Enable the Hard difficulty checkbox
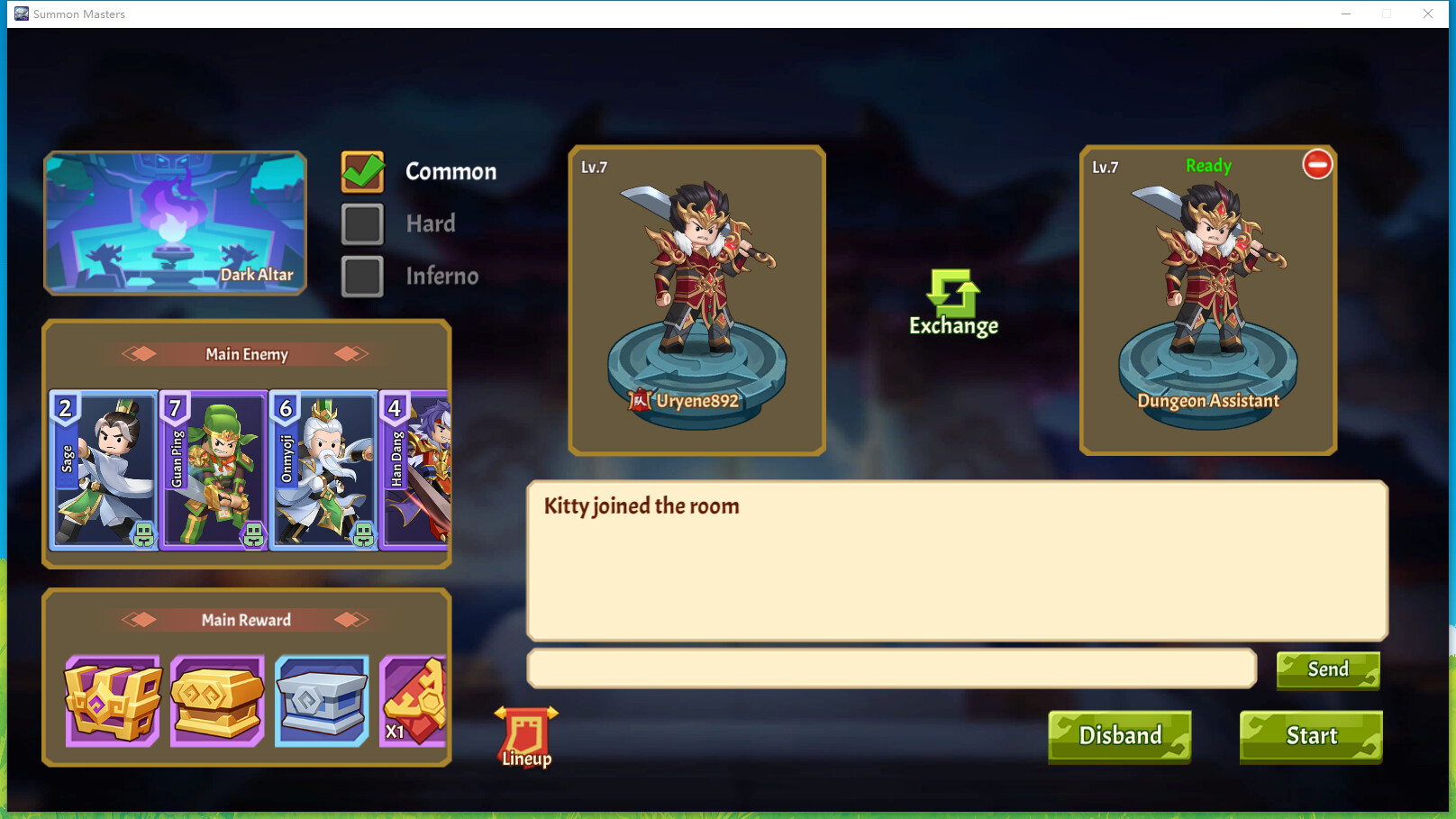Image resolution: width=1456 pixels, height=819 pixels. [x=361, y=223]
